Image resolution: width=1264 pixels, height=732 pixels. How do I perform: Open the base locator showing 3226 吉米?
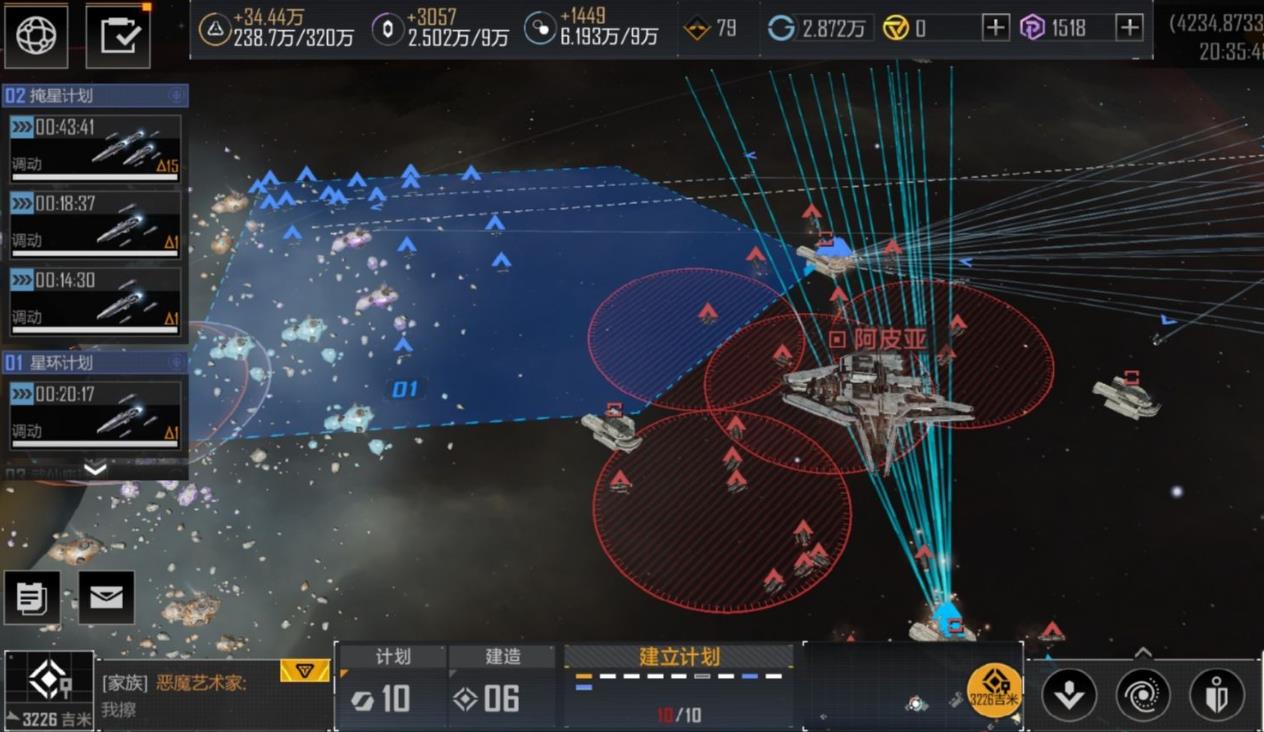coord(48,690)
